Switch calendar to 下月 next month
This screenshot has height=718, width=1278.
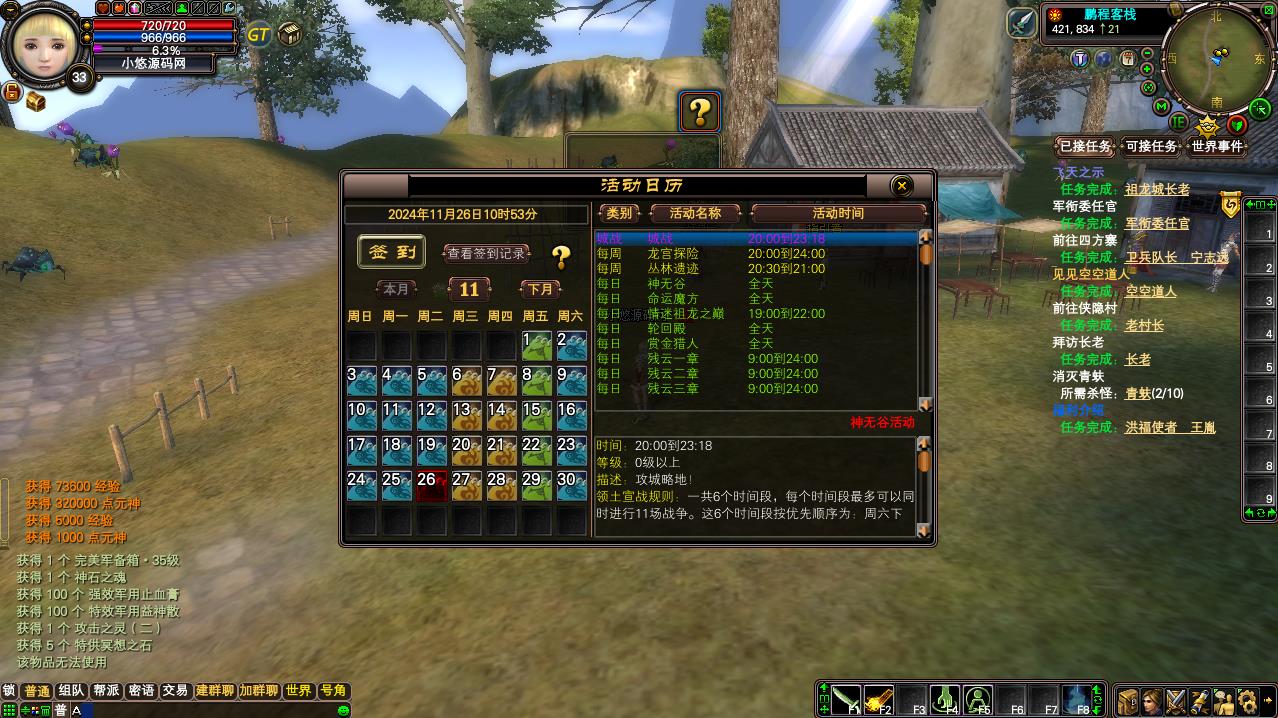tap(540, 289)
